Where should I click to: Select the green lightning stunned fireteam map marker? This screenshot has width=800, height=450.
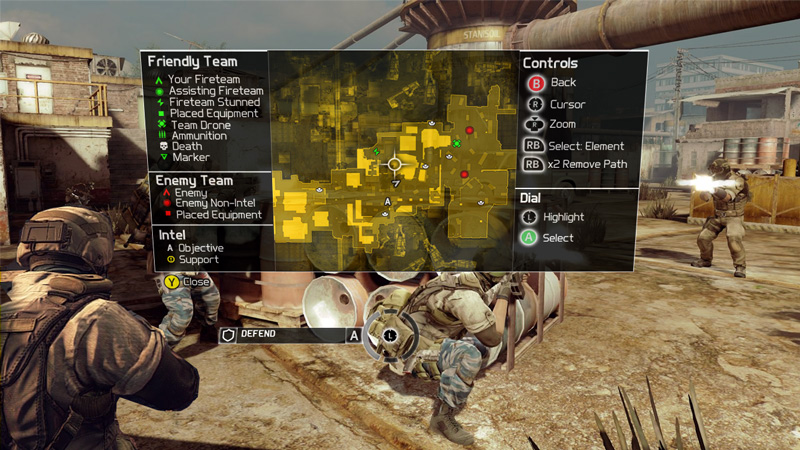[x=376, y=151]
